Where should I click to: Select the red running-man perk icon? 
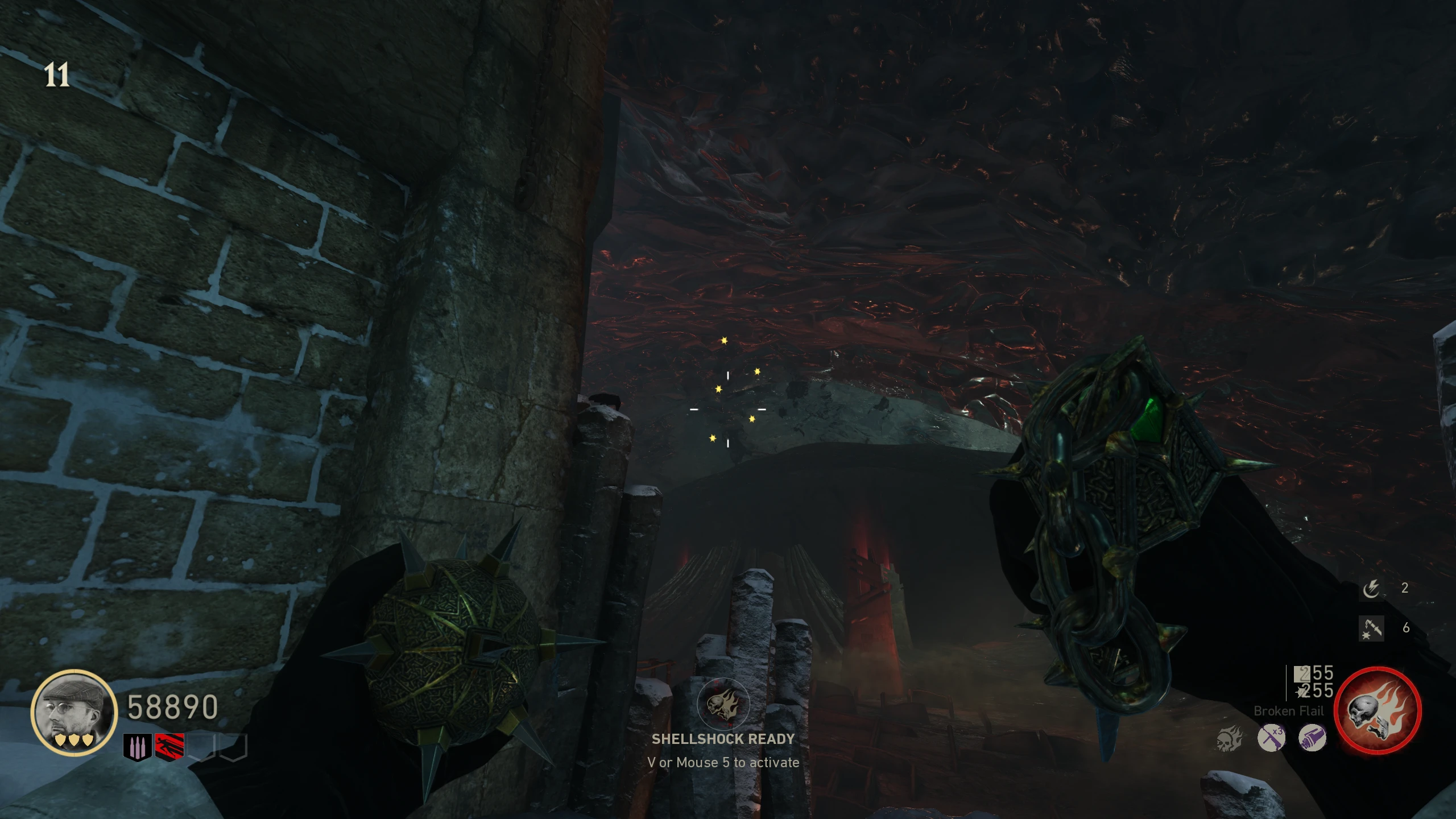pyautogui.click(x=169, y=747)
